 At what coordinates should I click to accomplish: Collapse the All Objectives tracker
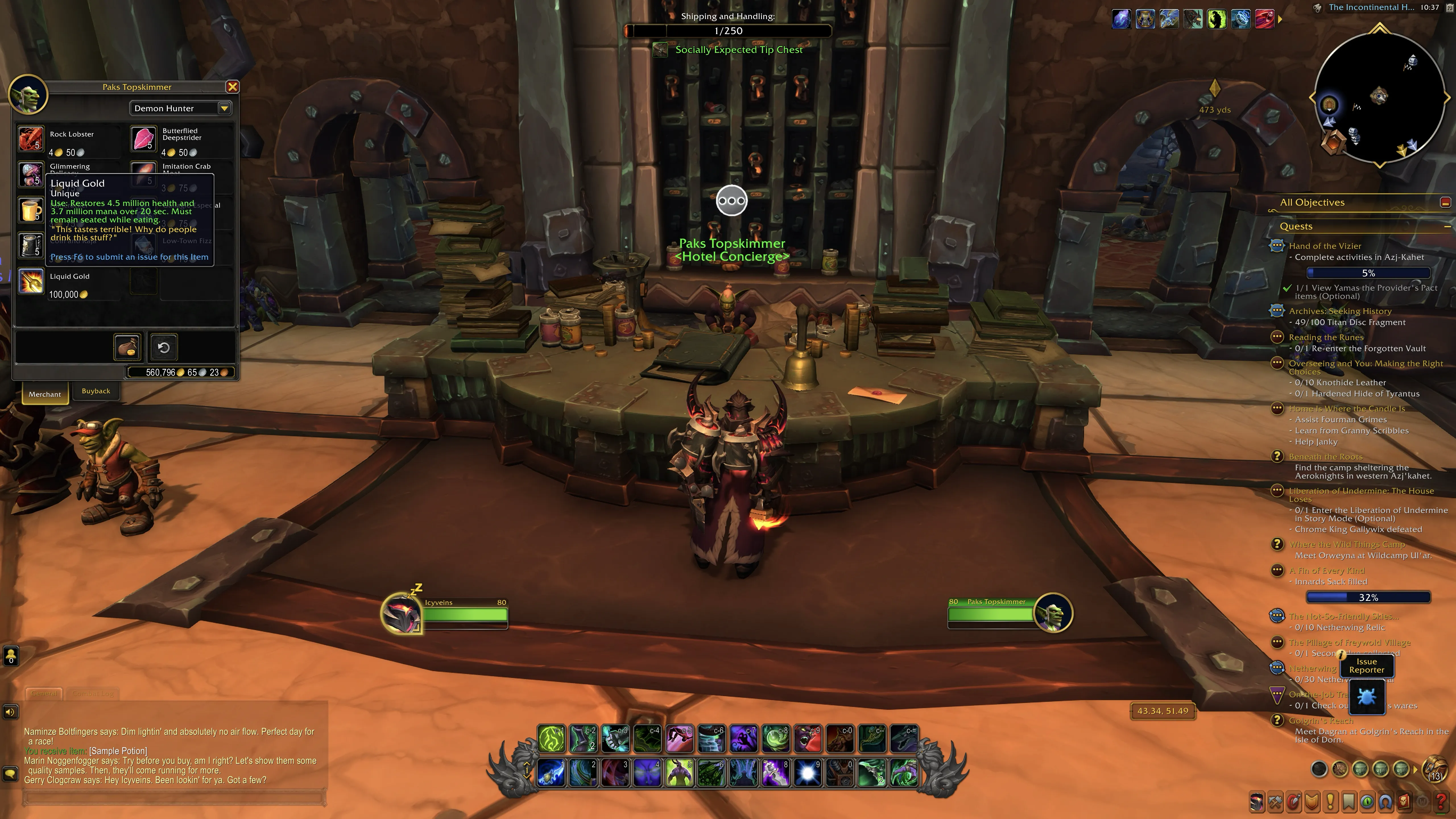pos(1445,202)
